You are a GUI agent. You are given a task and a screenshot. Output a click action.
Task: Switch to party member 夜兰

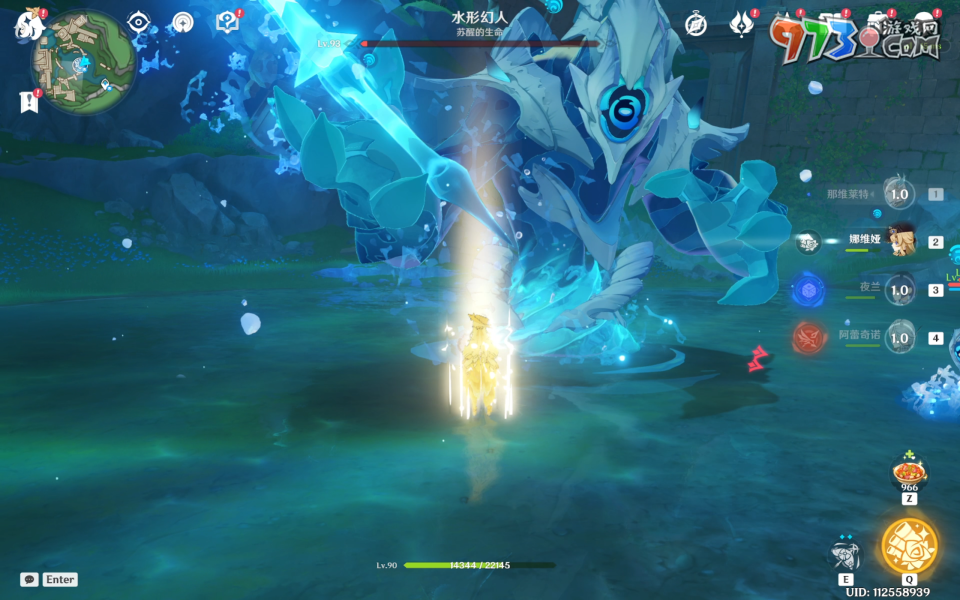pos(900,290)
